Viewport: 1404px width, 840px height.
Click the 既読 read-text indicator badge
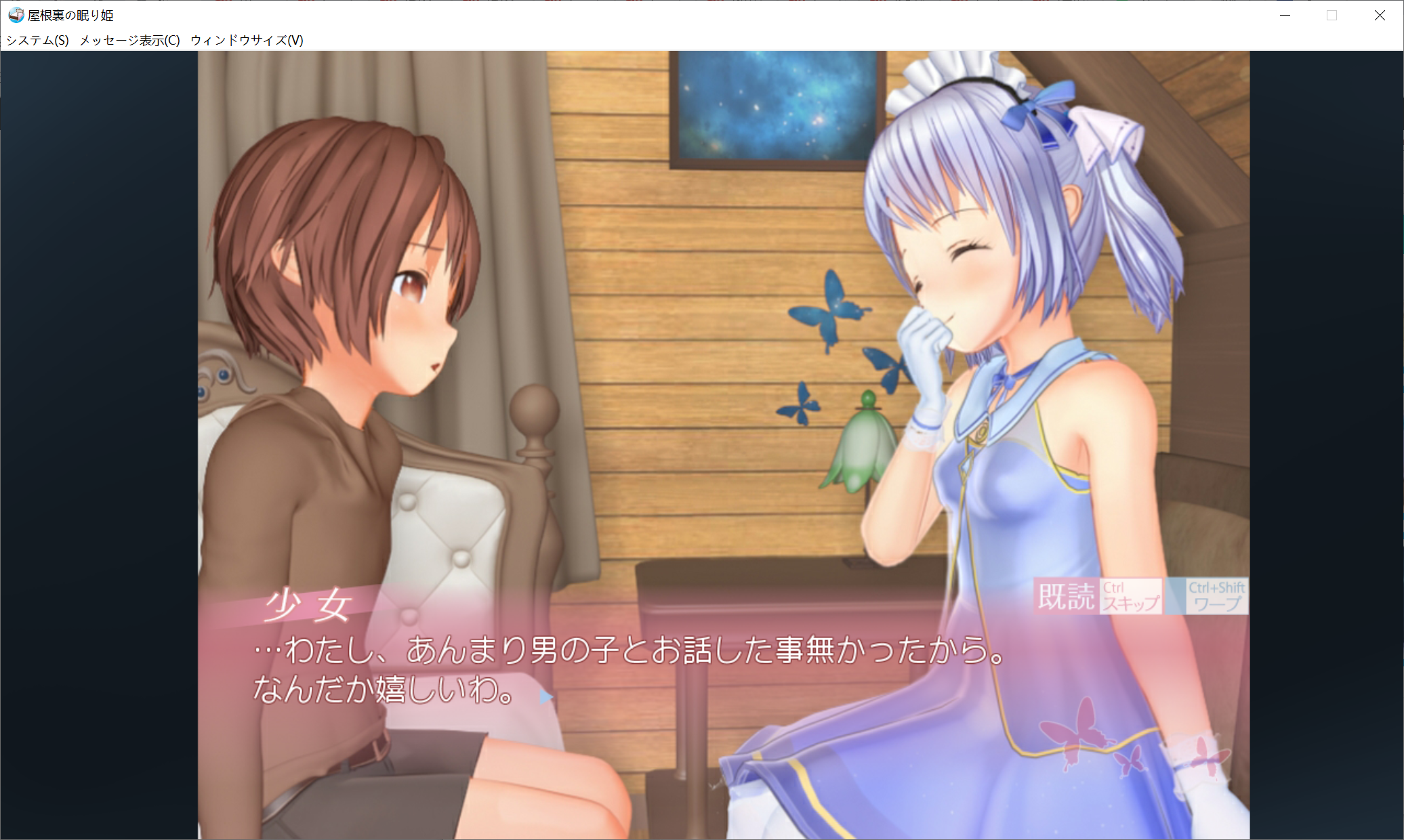point(1068,597)
